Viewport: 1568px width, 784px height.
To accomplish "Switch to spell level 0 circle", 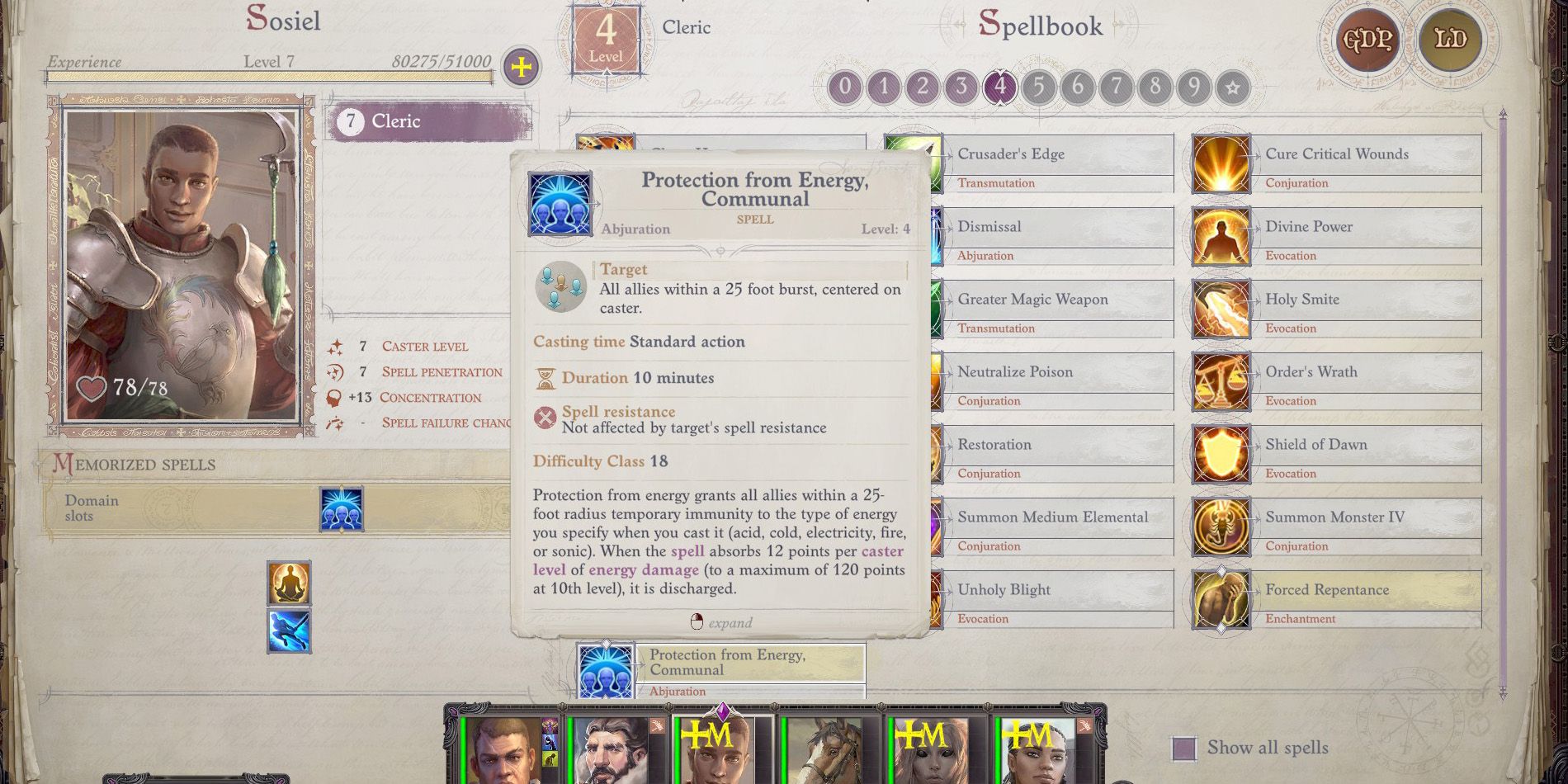I will click(845, 87).
